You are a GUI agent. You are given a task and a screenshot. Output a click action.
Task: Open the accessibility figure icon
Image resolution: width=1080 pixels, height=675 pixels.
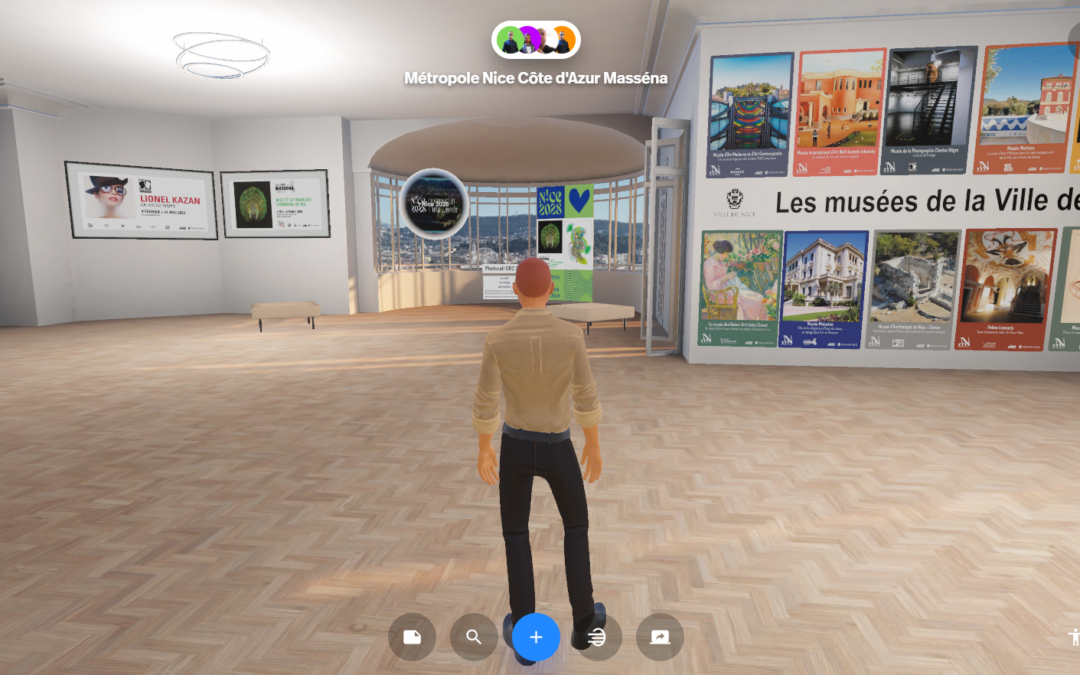pyautogui.click(x=1073, y=636)
